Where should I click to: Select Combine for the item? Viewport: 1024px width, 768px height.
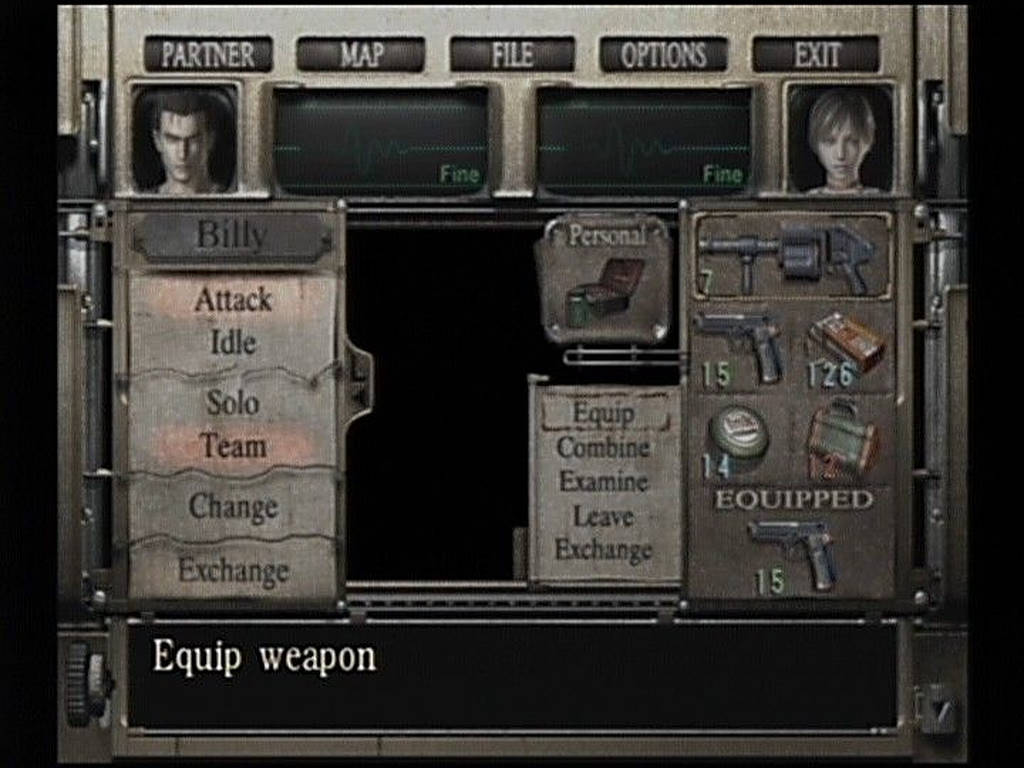604,447
